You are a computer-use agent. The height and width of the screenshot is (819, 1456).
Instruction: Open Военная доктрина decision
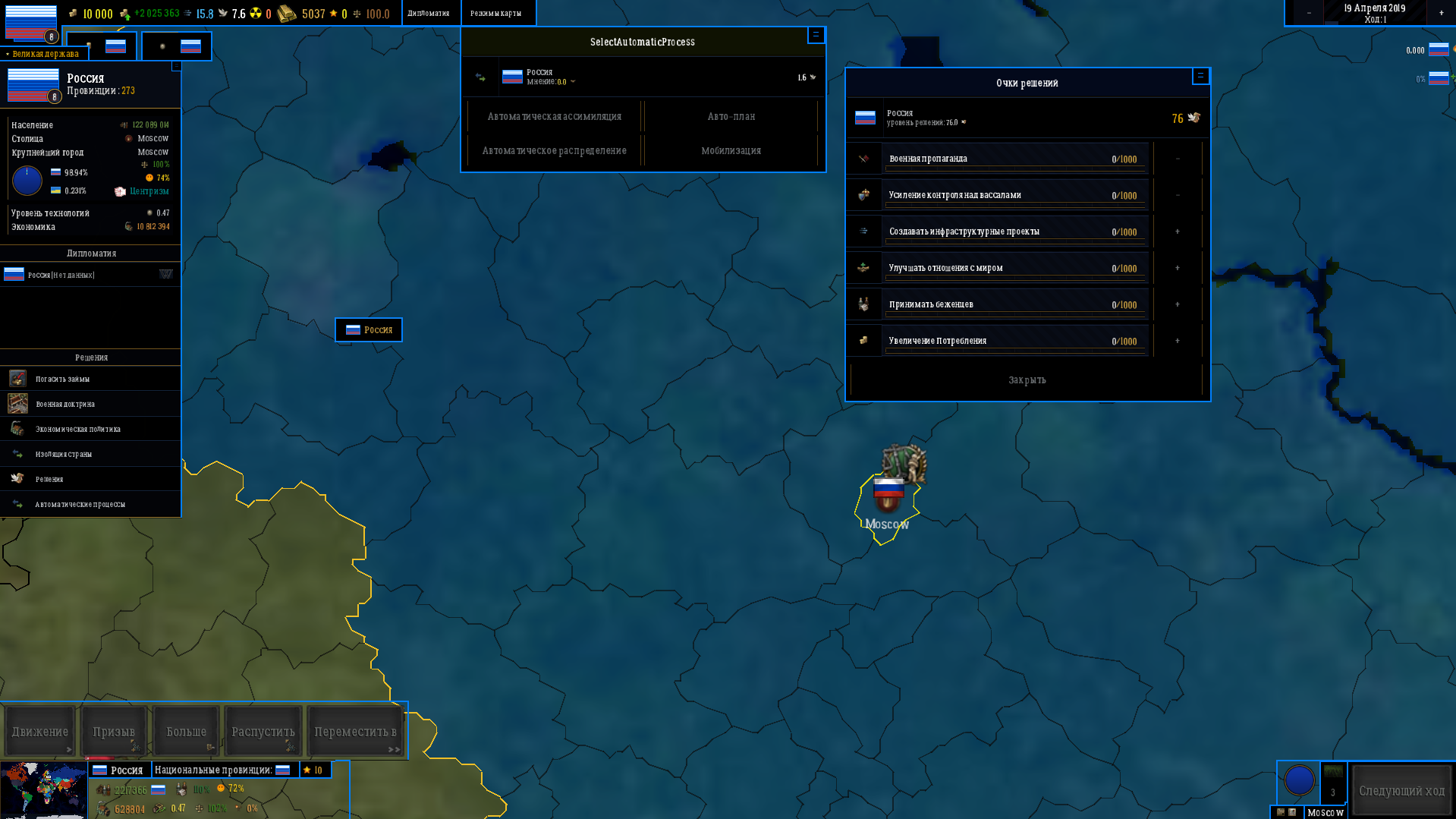(65, 404)
